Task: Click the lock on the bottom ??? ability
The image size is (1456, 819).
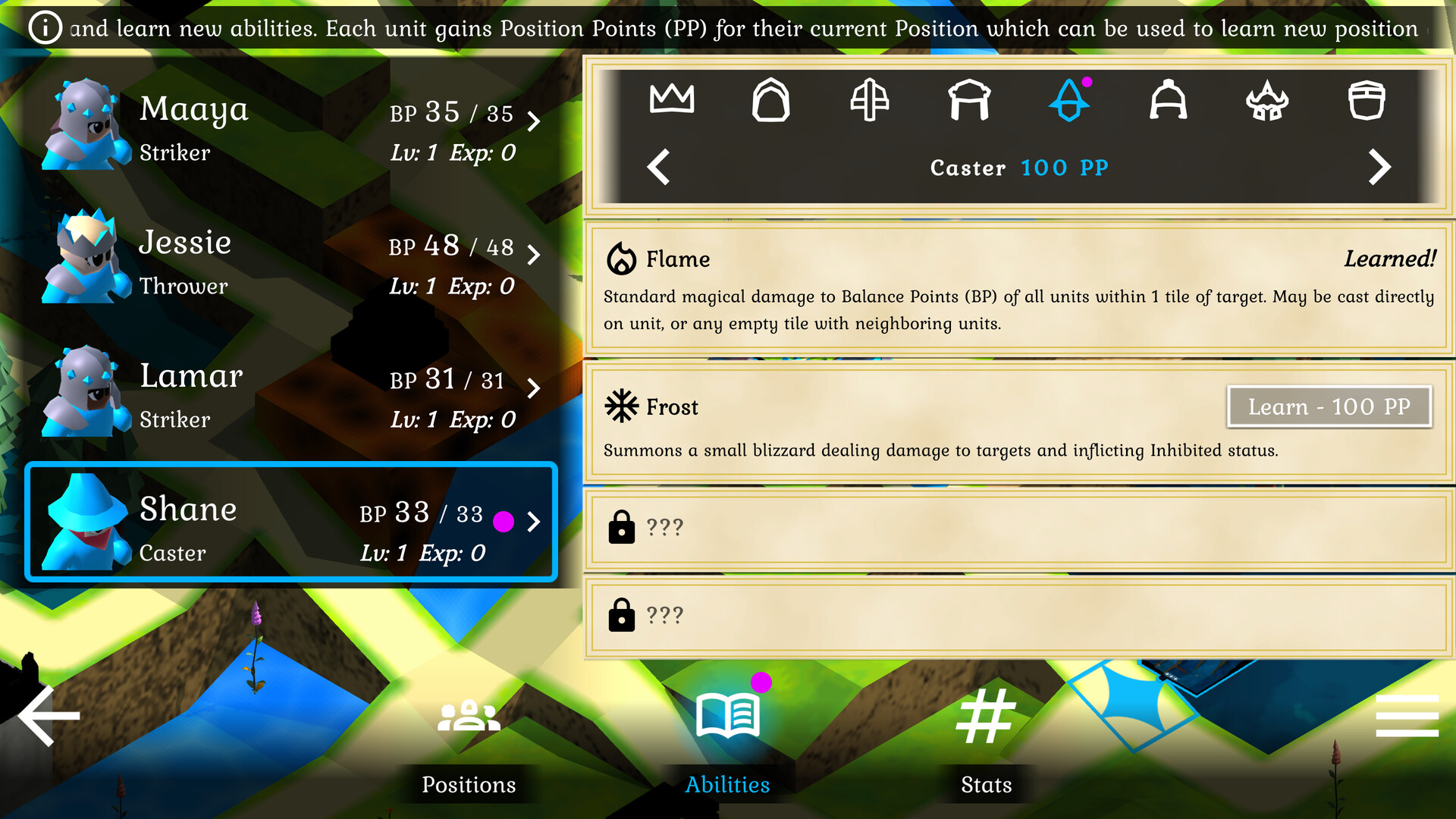Action: [x=622, y=616]
